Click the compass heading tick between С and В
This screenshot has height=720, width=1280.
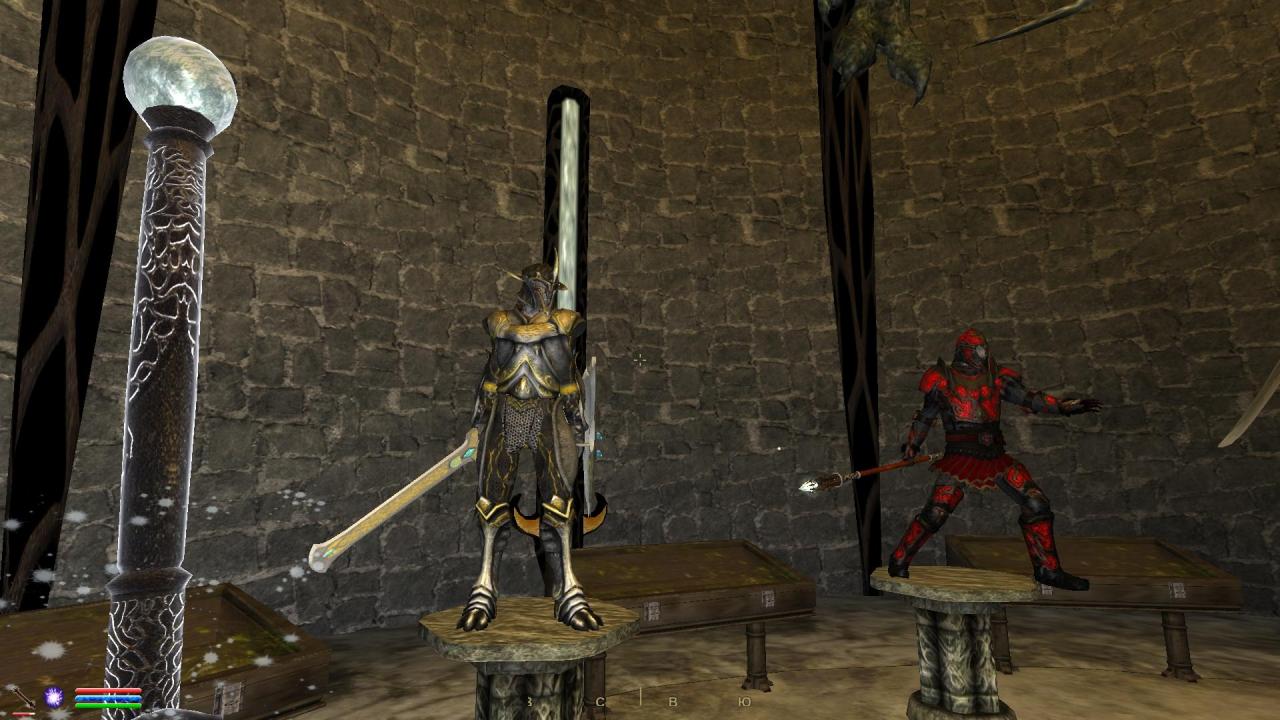(x=643, y=698)
